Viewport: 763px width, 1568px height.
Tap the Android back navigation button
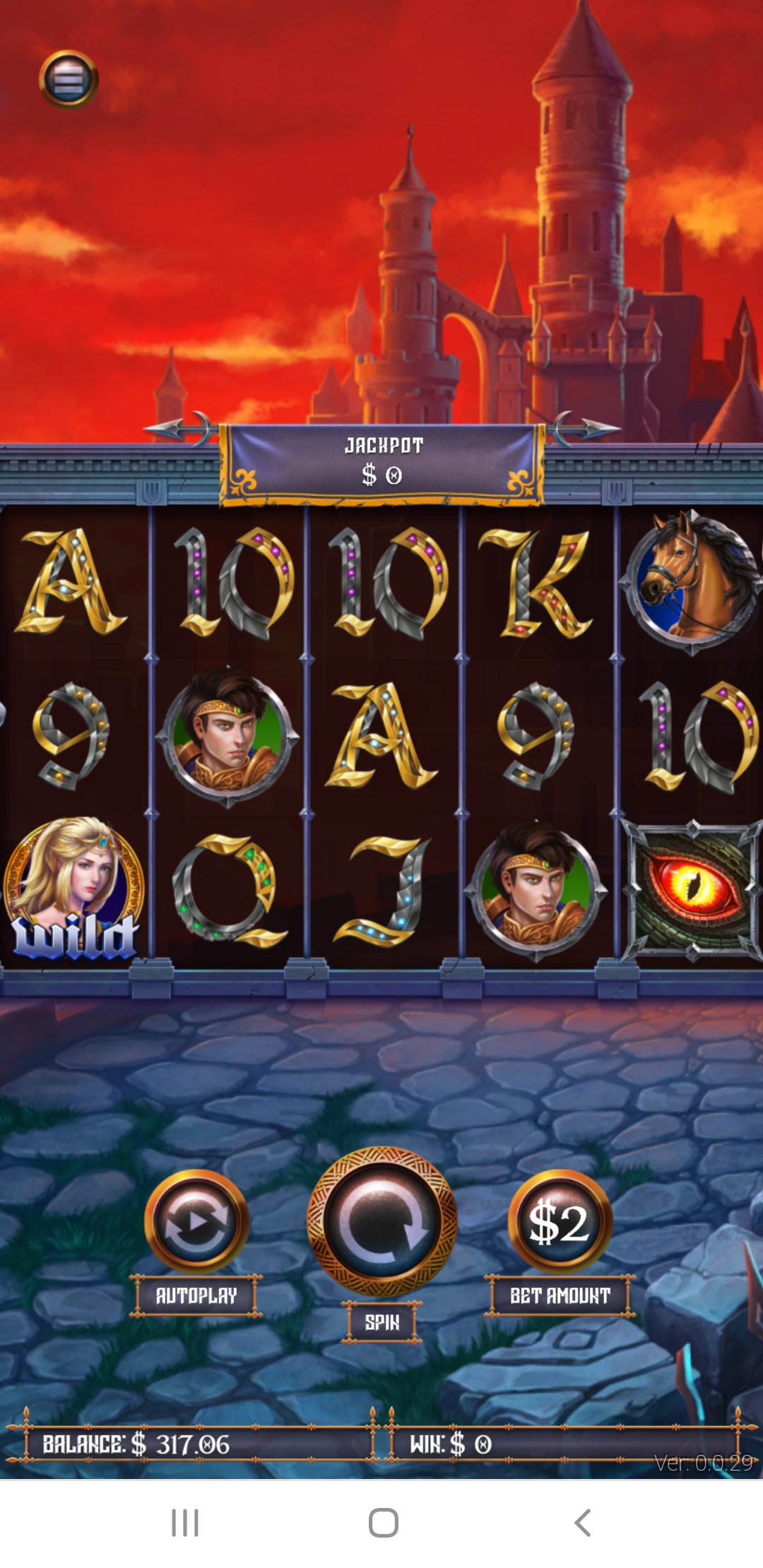coord(583,1523)
